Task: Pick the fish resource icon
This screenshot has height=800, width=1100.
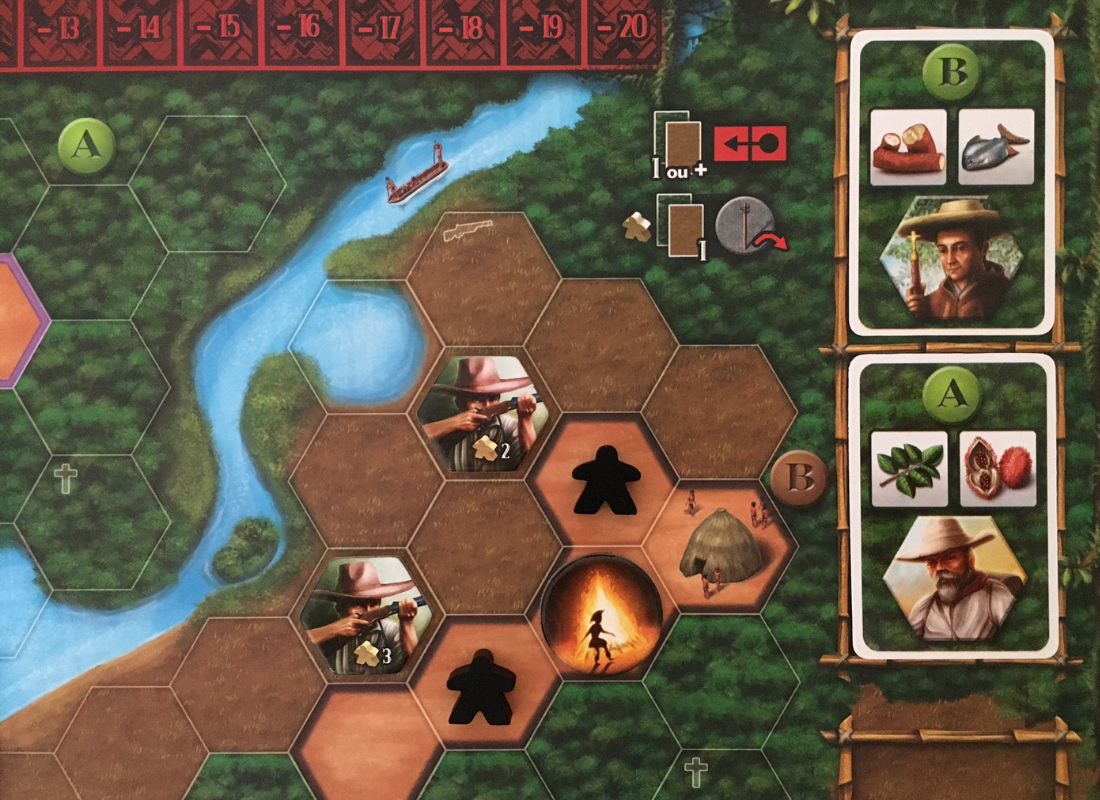Action: tap(995, 147)
